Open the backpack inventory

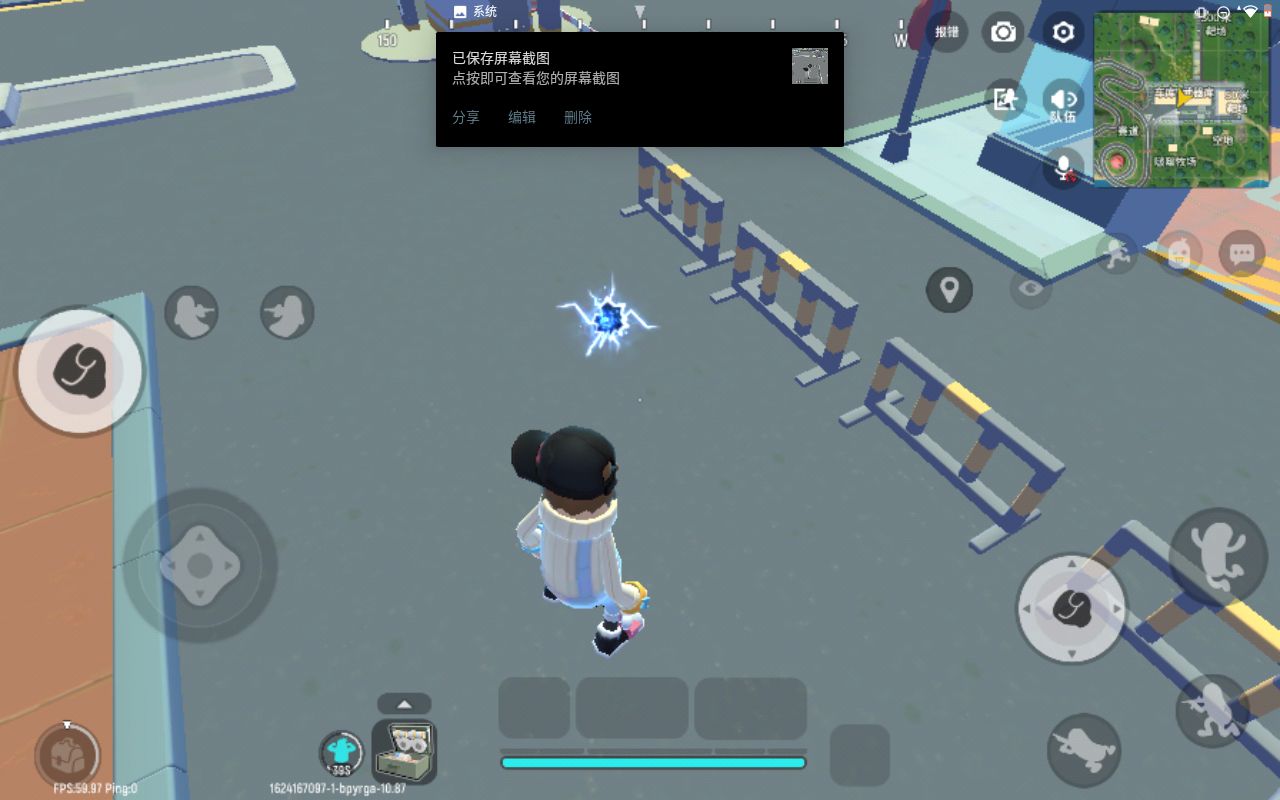pyautogui.click(x=66, y=754)
